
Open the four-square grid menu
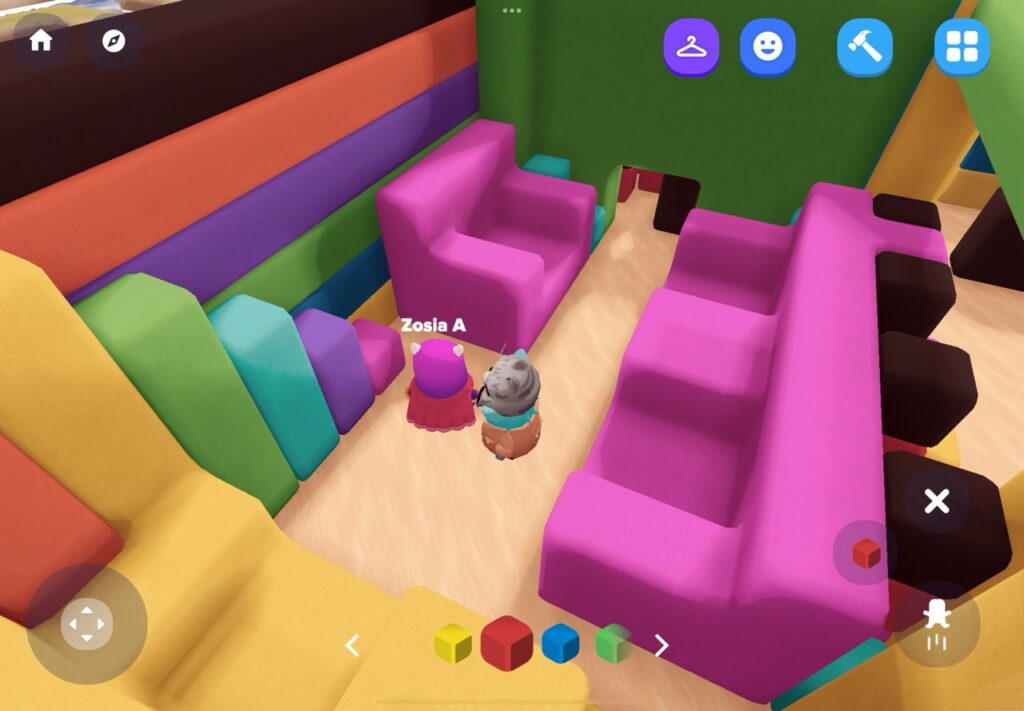click(x=961, y=47)
